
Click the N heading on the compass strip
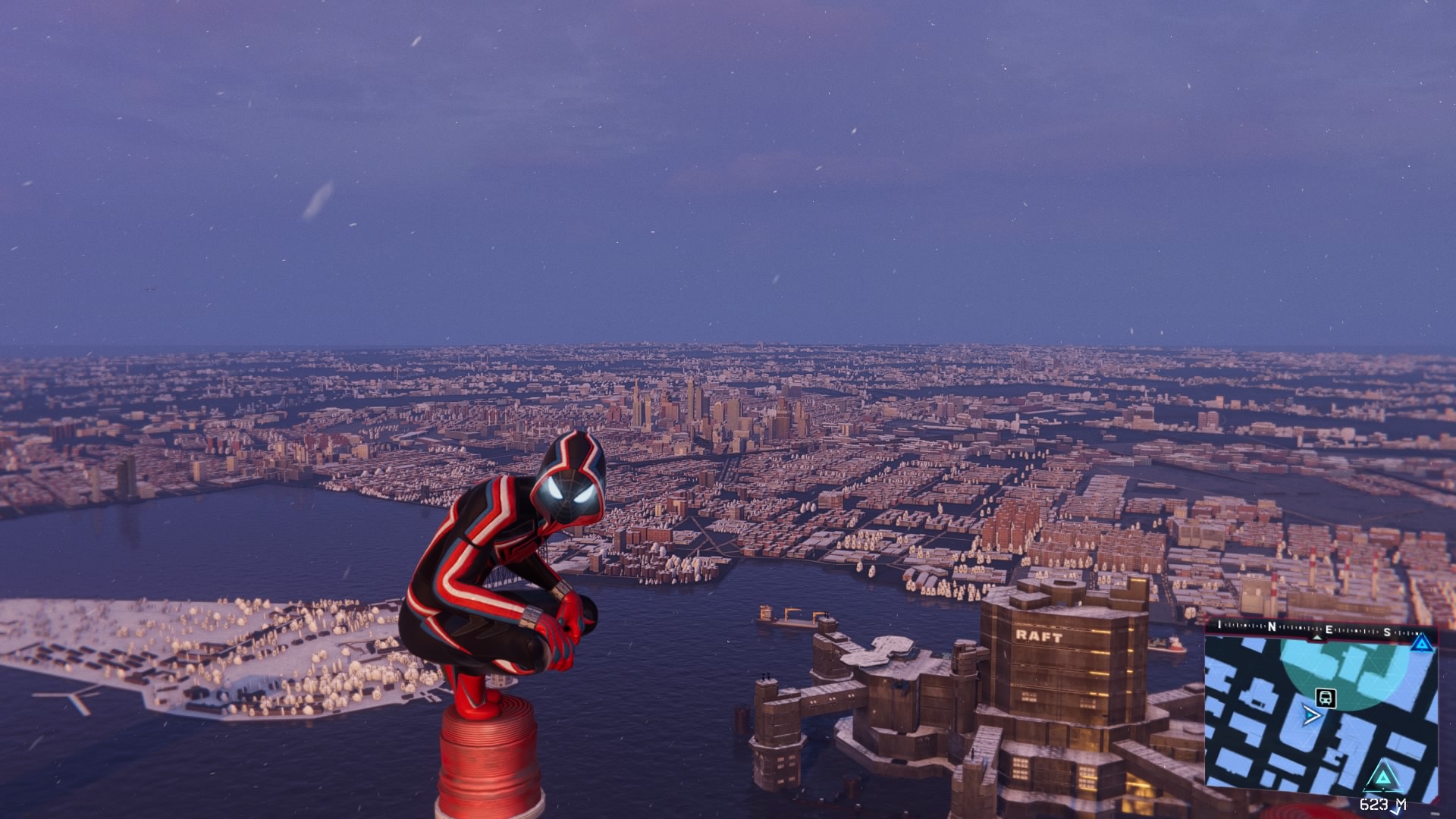click(1272, 628)
